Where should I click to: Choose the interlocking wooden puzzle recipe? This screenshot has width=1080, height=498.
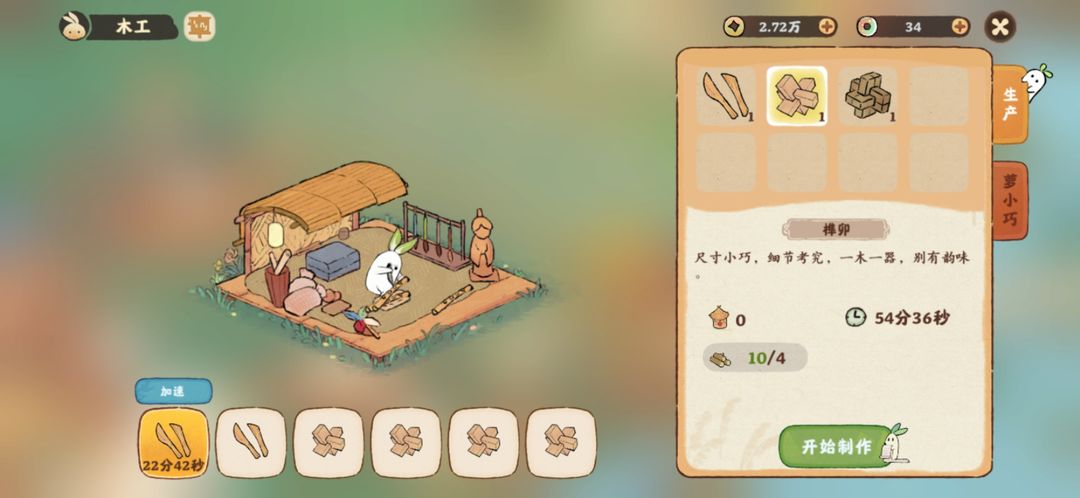[x=867, y=96]
